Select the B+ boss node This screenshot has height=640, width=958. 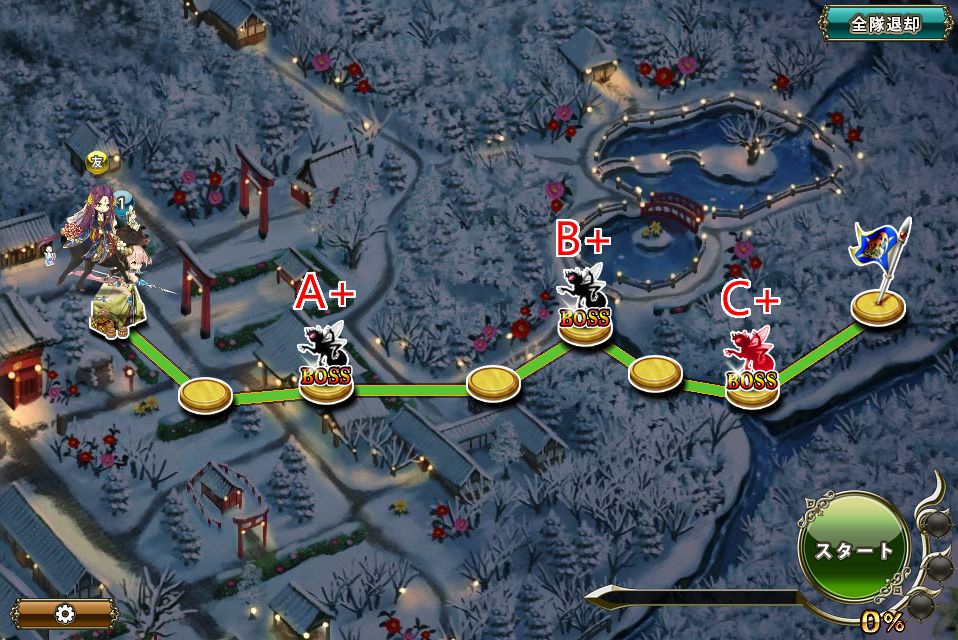[x=584, y=310]
